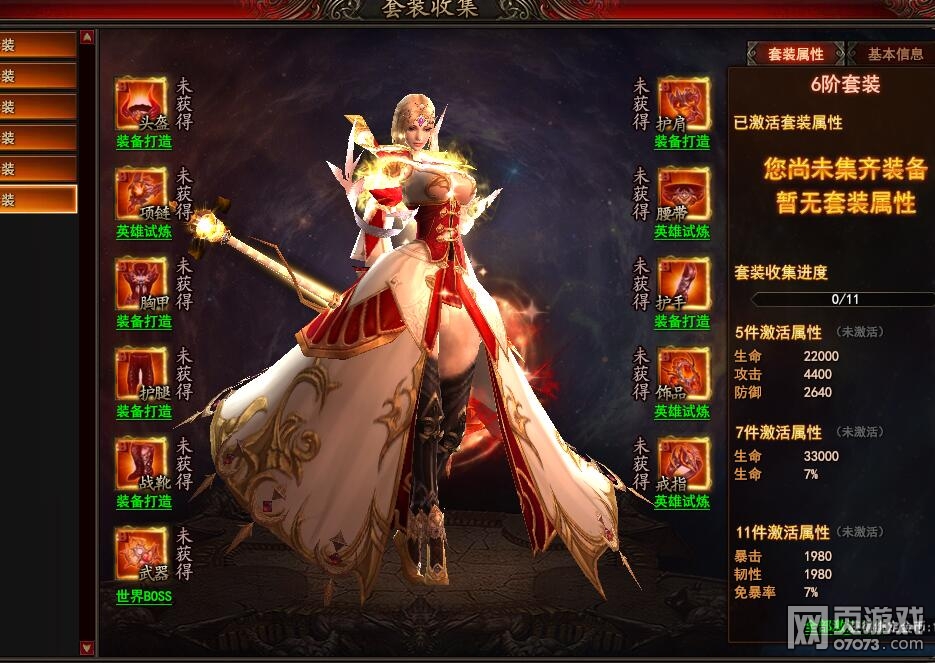Switch to the 基本信息 tab
Screen dimensions: 935x663
[894, 54]
